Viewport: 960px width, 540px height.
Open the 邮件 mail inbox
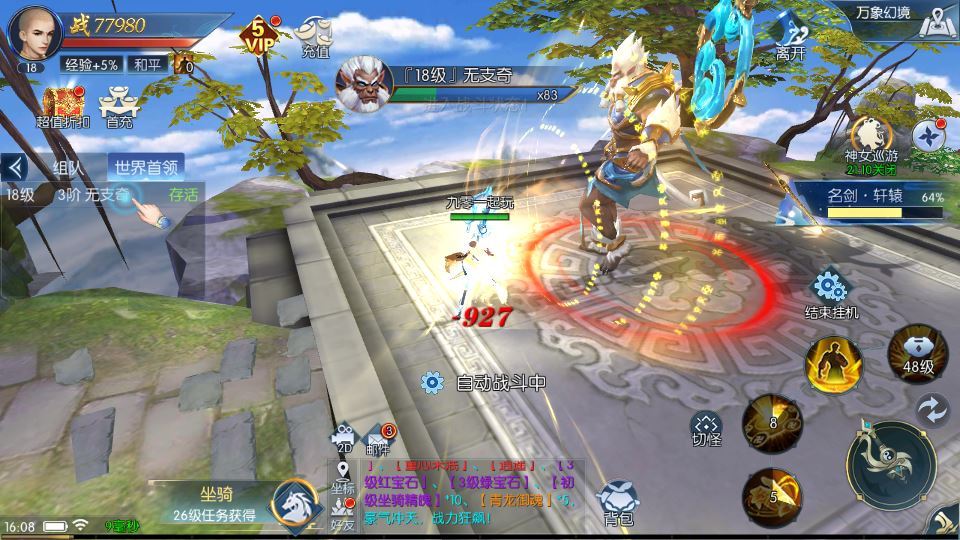(378, 439)
